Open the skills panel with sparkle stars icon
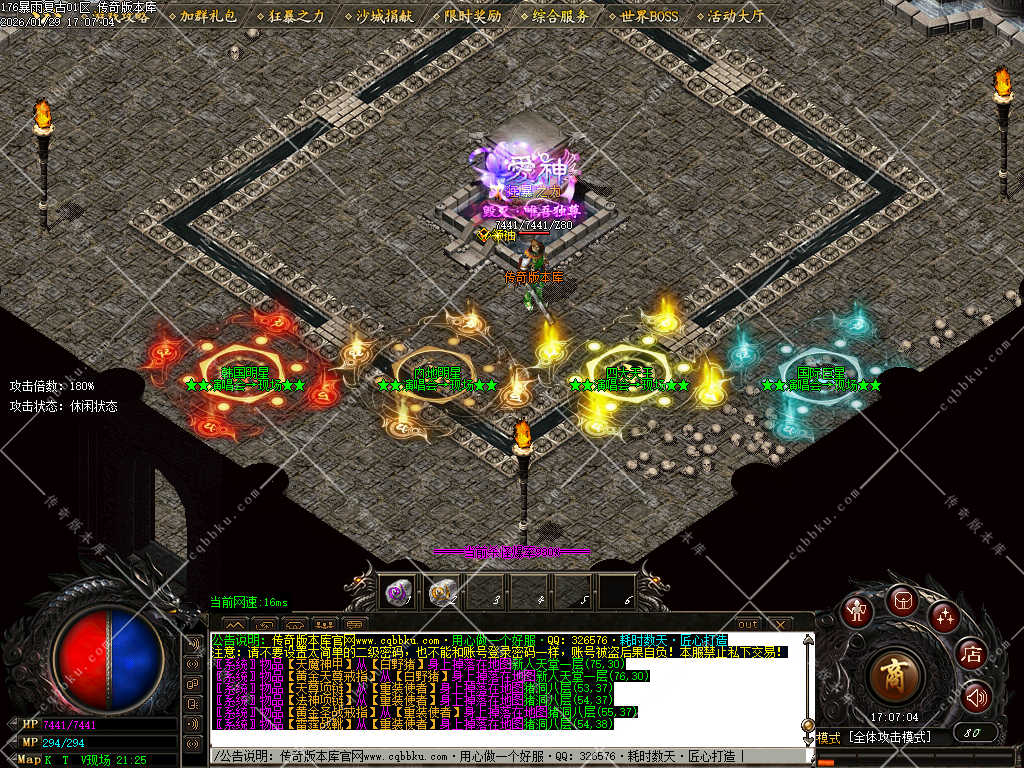Image resolution: width=1024 pixels, height=768 pixels. [x=943, y=616]
